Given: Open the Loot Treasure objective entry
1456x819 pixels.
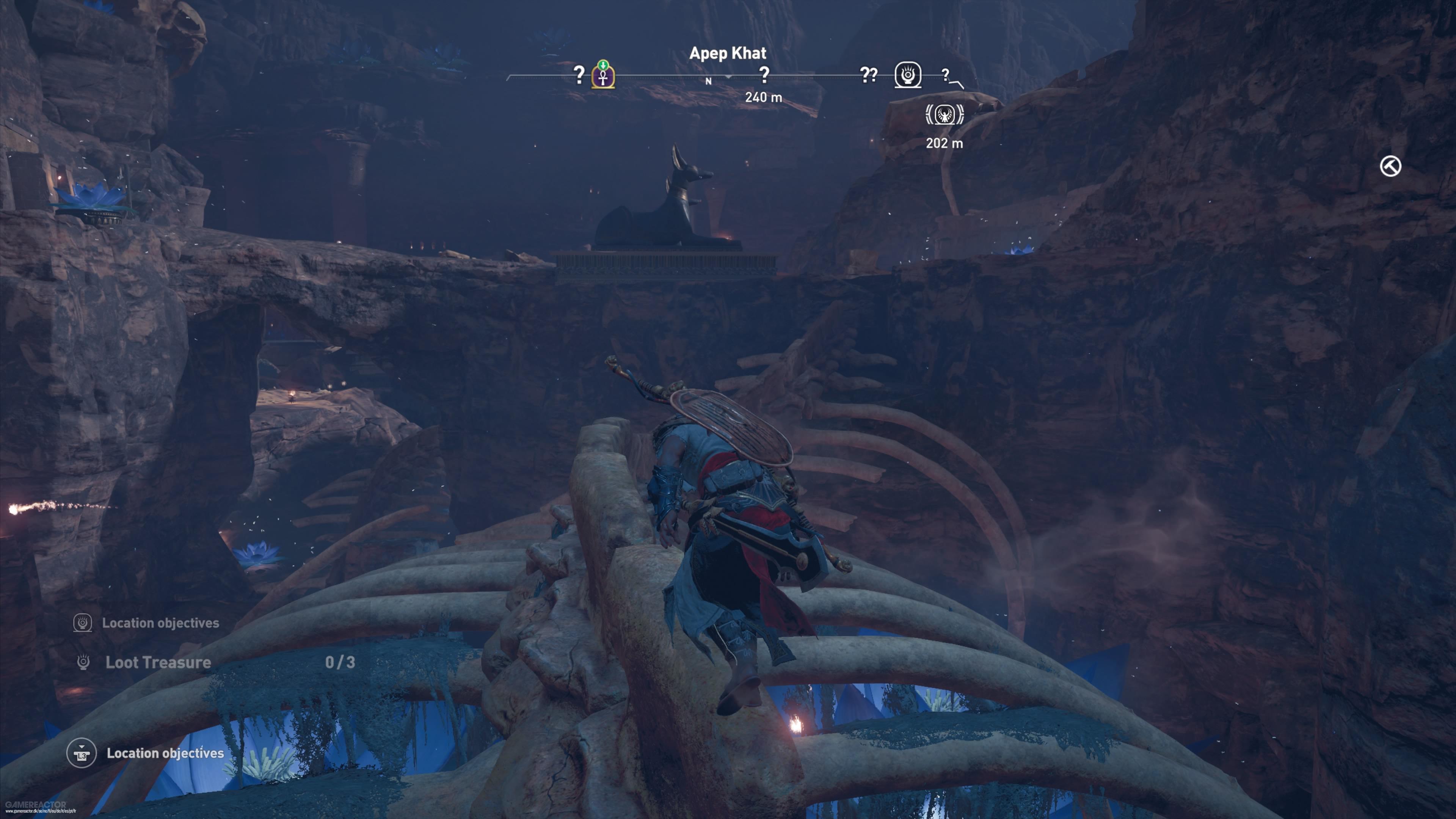Looking at the screenshot, I should click(x=158, y=662).
